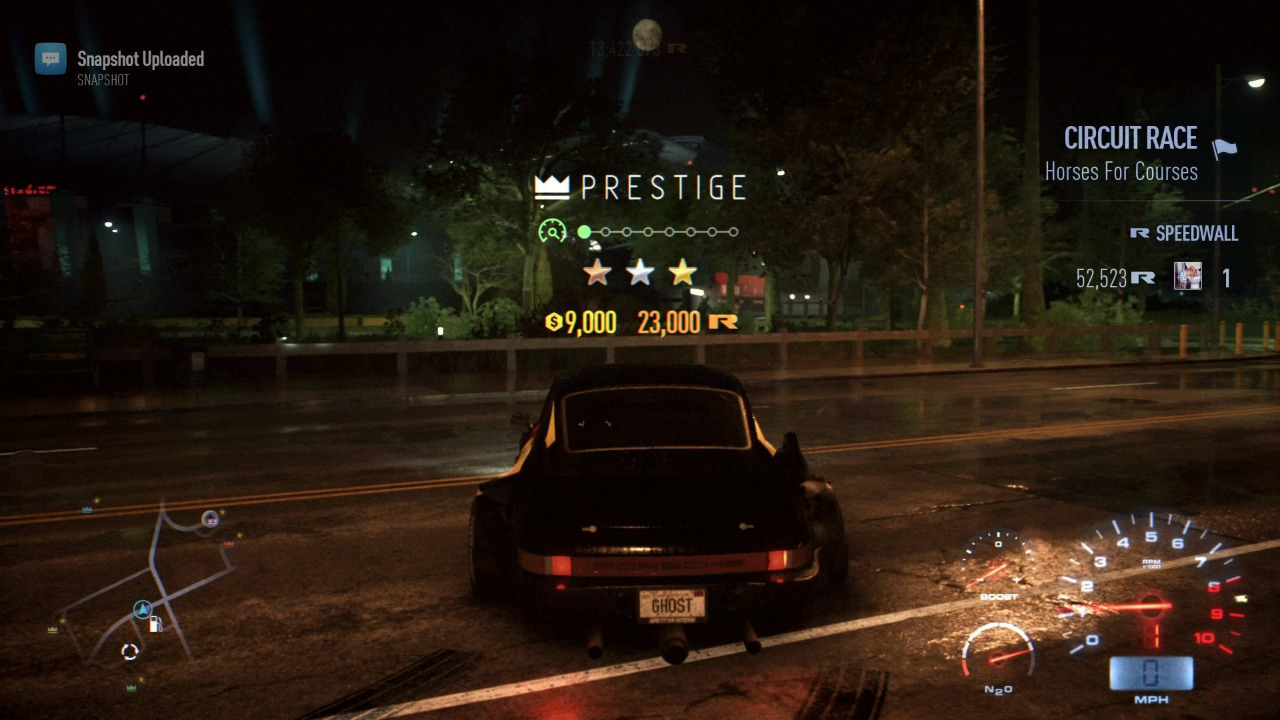Click the Prestige crown icon
The height and width of the screenshot is (720, 1280).
(x=552, y=187)
